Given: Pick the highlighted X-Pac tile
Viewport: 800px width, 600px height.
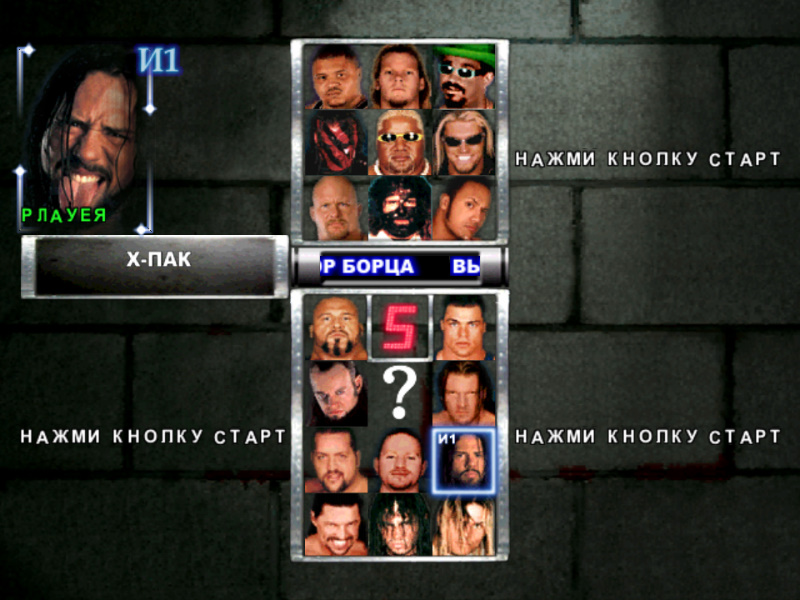Looking at the screenshot, I should pos(464,460).
